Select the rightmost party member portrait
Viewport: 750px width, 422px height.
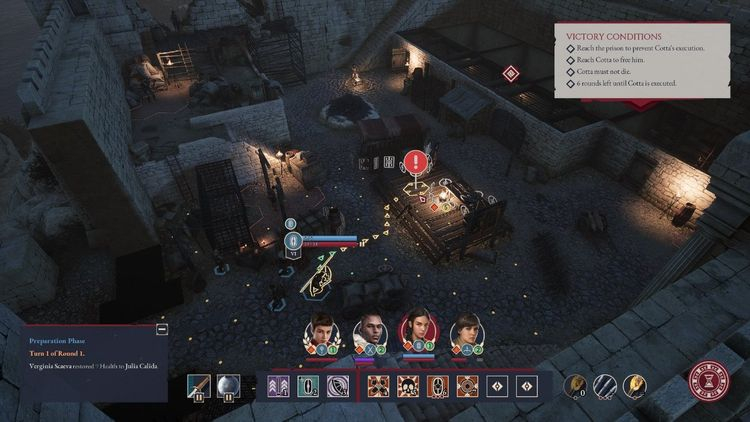(x=465, y=331)
